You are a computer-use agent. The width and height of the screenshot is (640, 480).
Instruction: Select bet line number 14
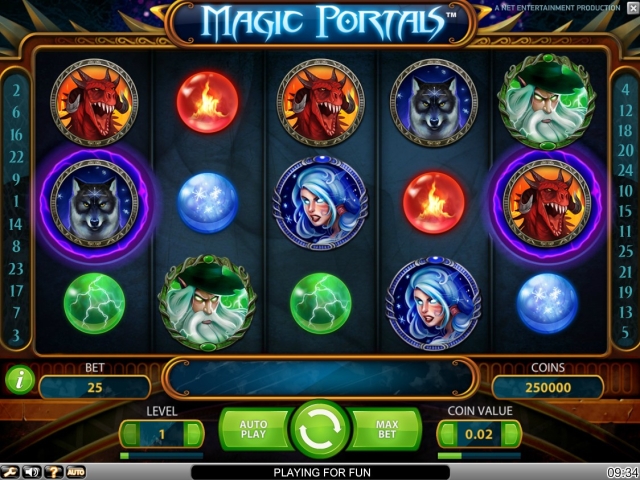(16, 223)
